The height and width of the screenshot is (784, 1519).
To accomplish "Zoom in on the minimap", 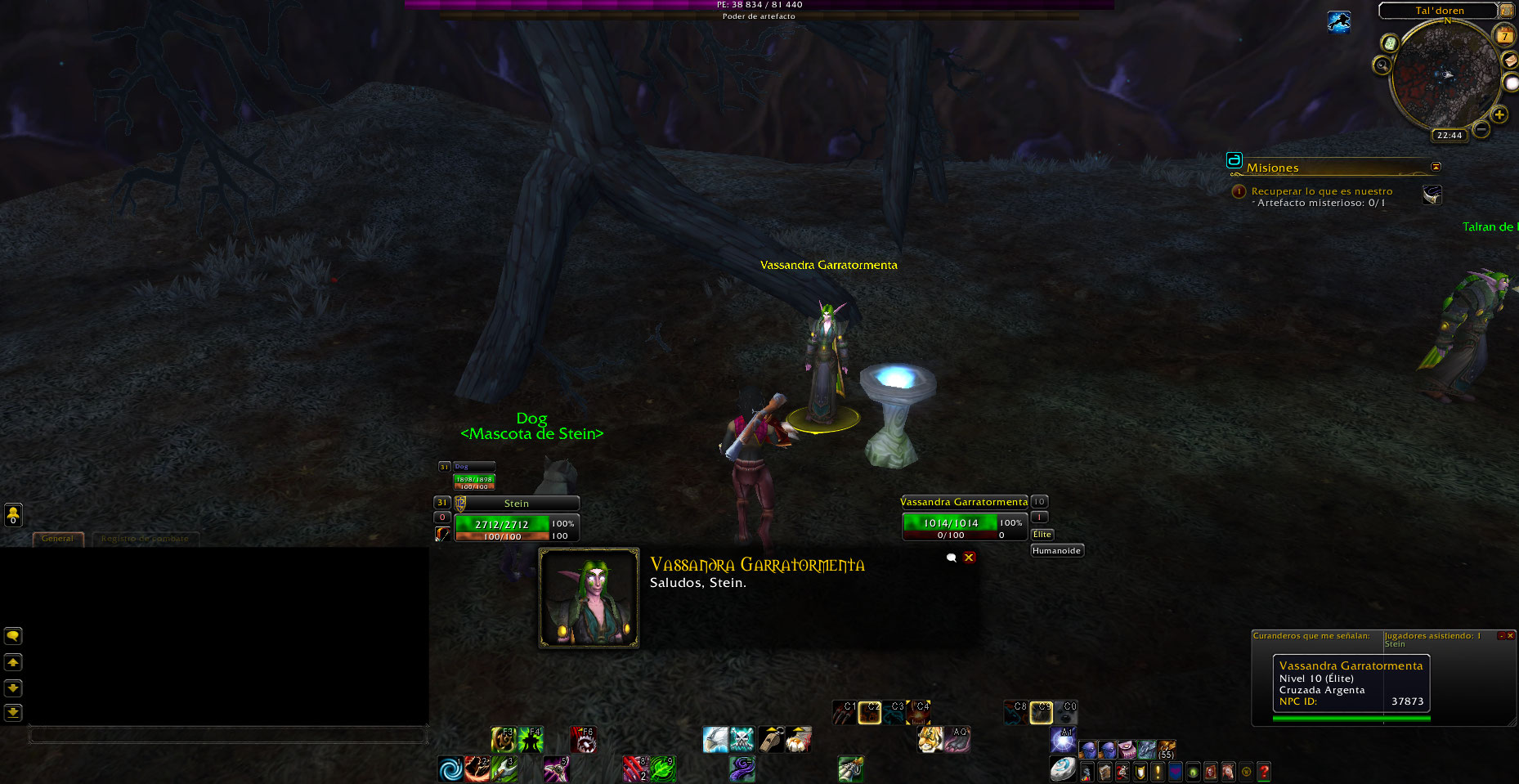I will click(1499, 114).
